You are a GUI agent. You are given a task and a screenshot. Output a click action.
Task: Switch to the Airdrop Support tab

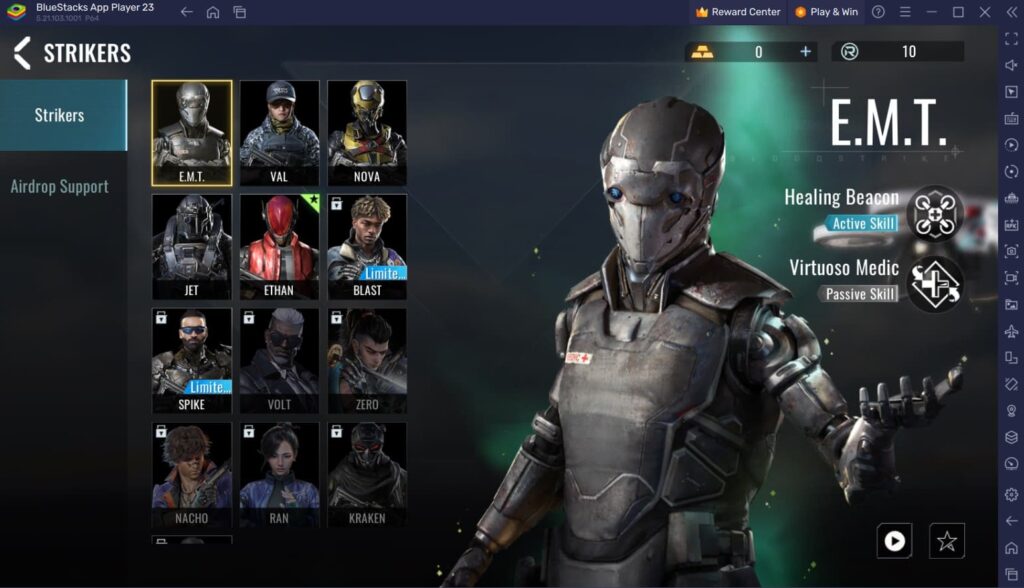[x=60, y=187]
